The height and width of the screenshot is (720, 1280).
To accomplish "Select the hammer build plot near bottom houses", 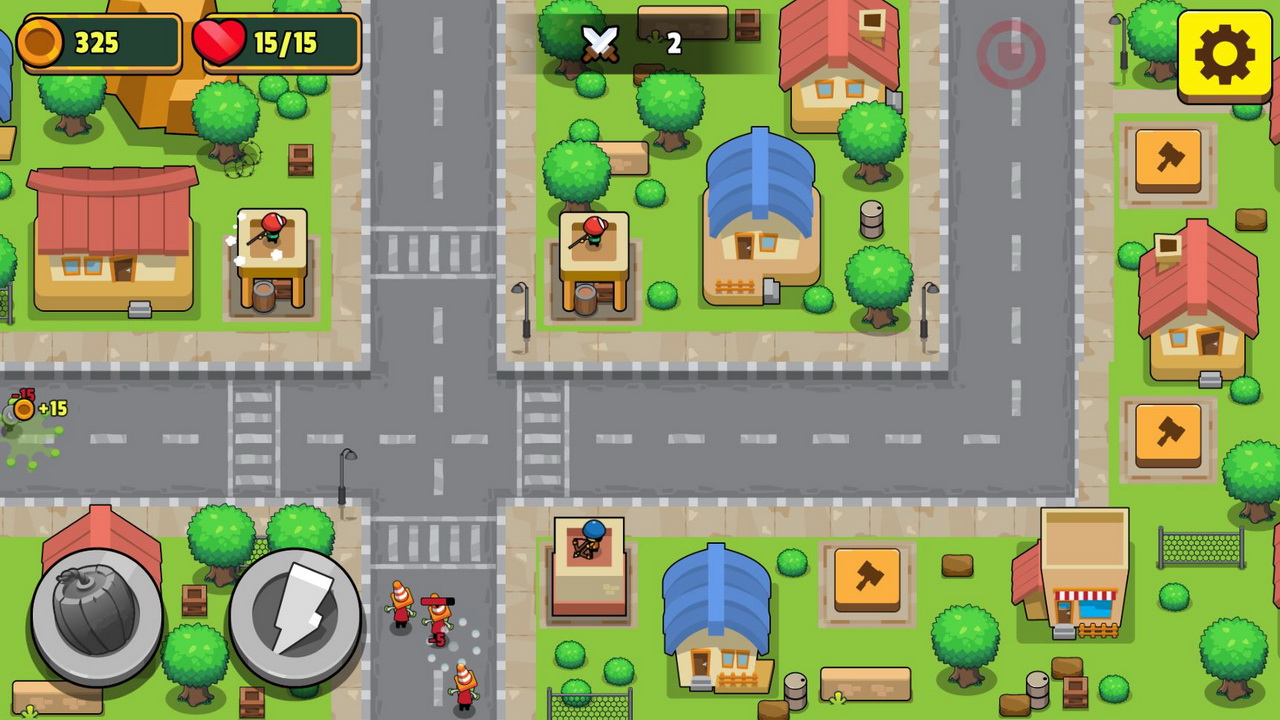I will tap(868, 580).
